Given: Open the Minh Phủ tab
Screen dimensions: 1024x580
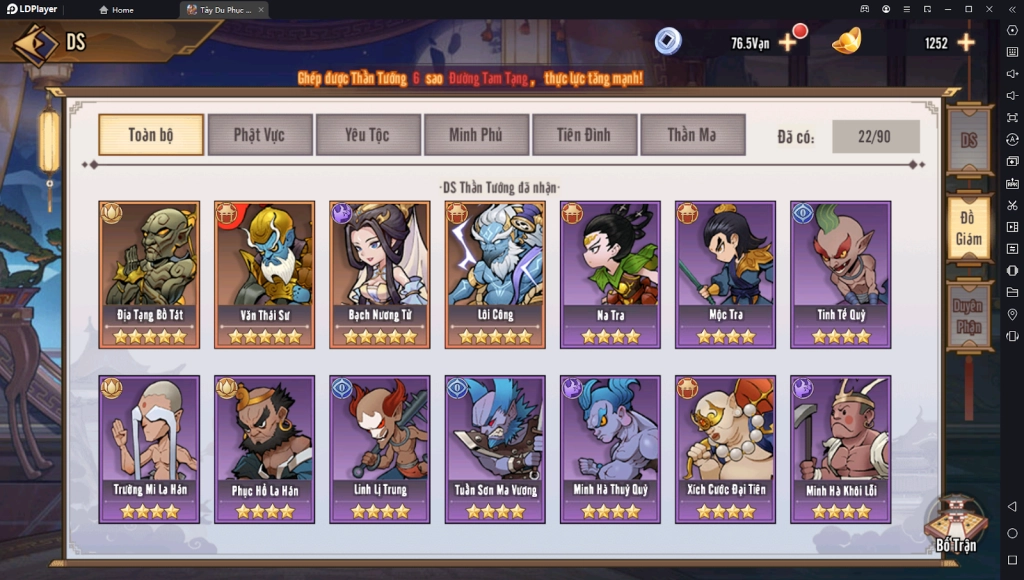Looking at the screenshot, I should 475,135.
